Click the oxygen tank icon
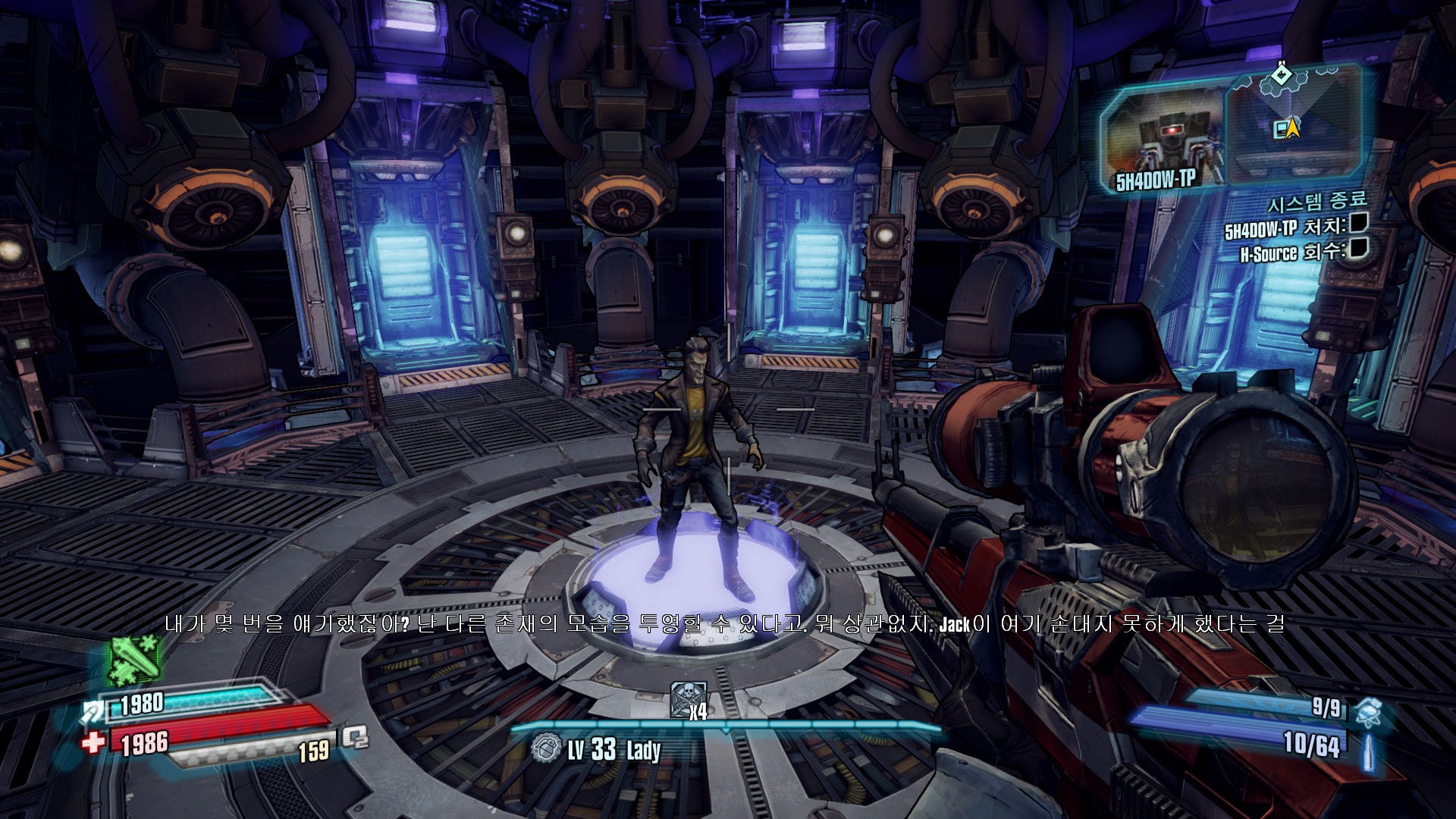This screenshot has height=819, width=1456. click(353, 737)
